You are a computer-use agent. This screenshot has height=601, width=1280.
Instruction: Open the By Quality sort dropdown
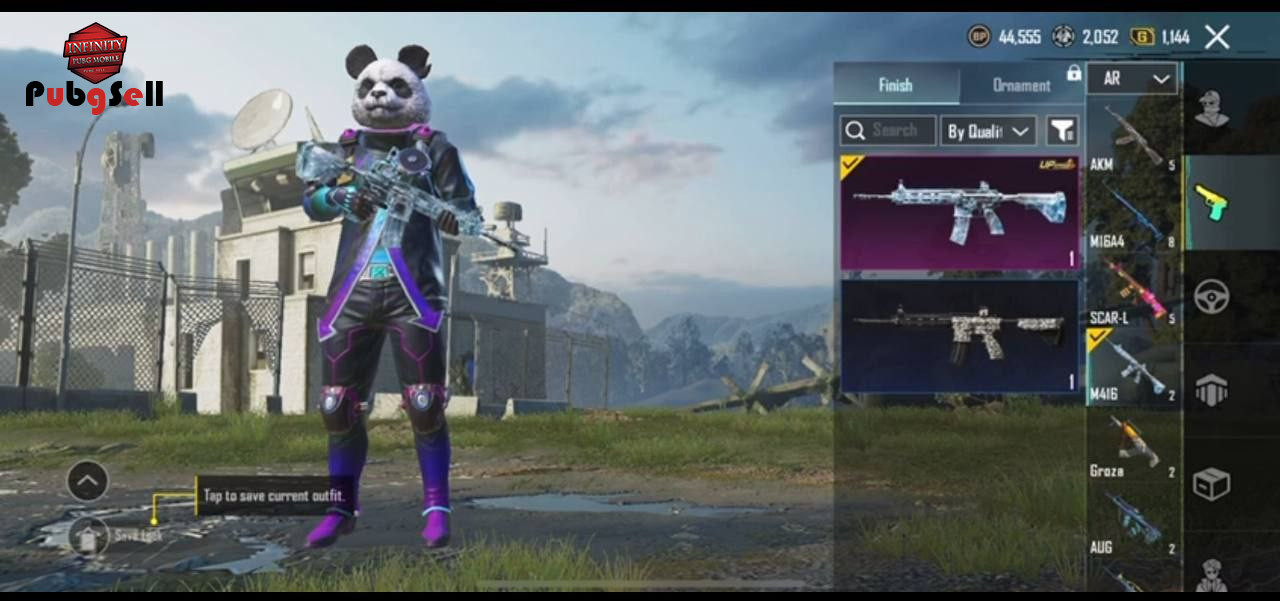click(x=988, y=131)
